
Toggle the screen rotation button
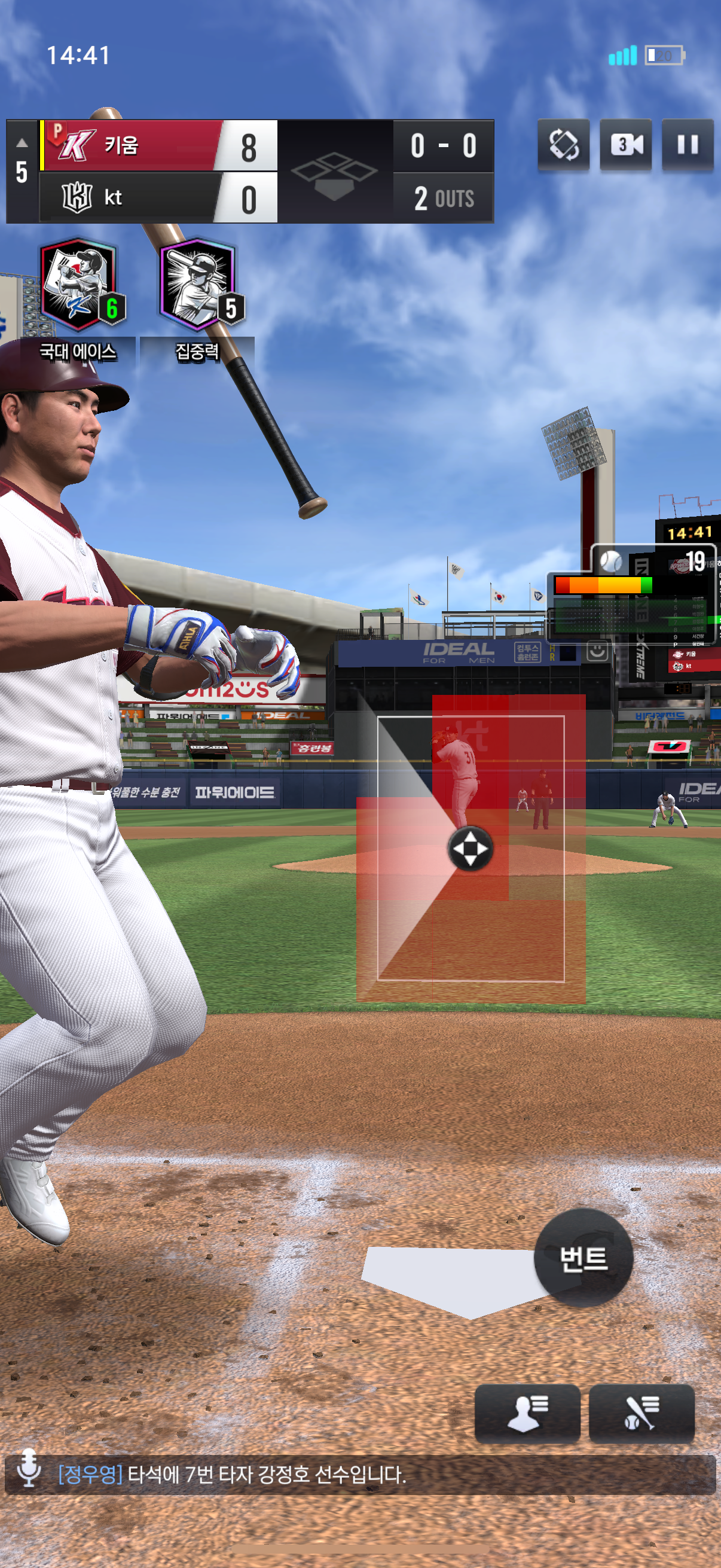pyautogui.click(x=563, y=145)
